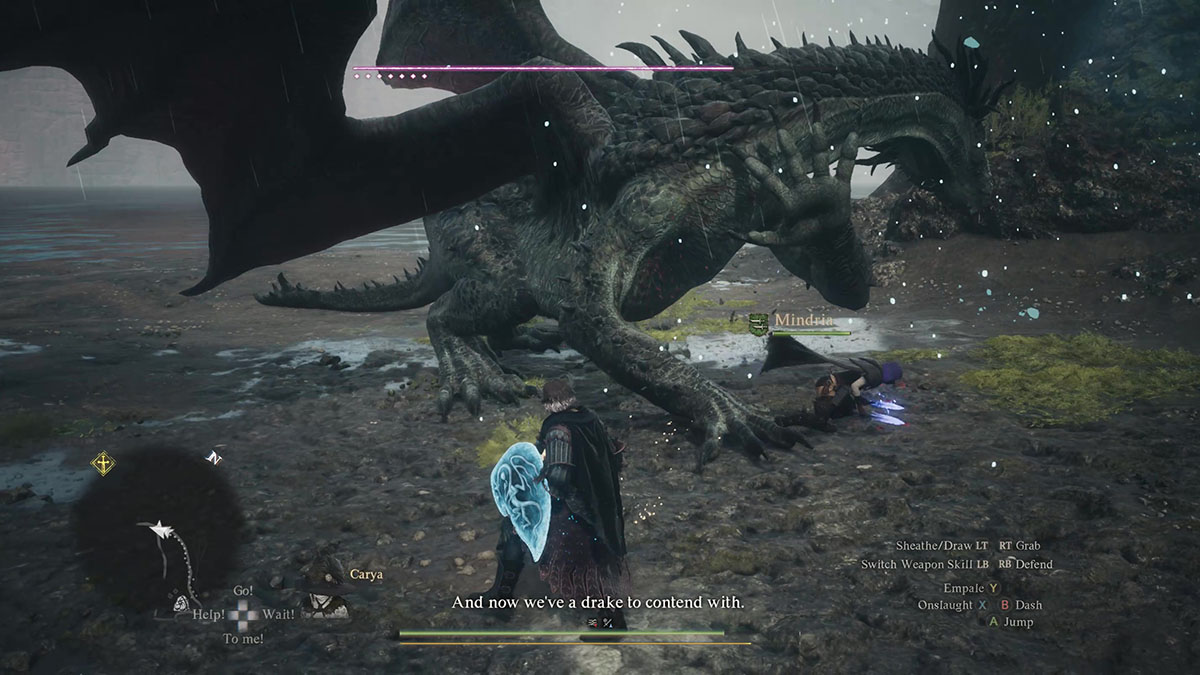The width and height of the screenshot is (1200, 675).
Task: Click the minimap's north compass indicator
Action: [213, 458]
